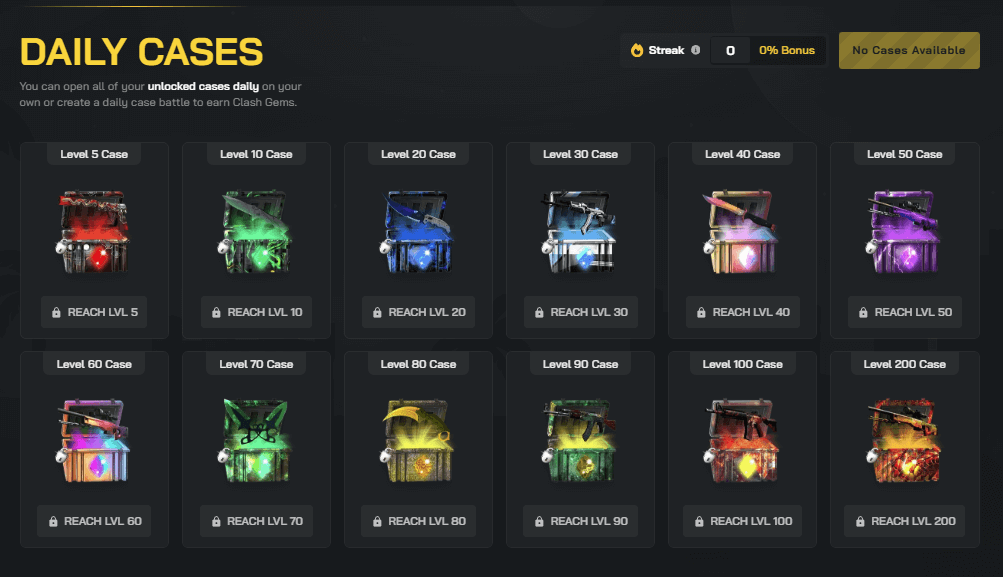This screenshot has height=577, width=1003.
Task: Choose the REACH LVL 200 button
Action: coord(904,521)
